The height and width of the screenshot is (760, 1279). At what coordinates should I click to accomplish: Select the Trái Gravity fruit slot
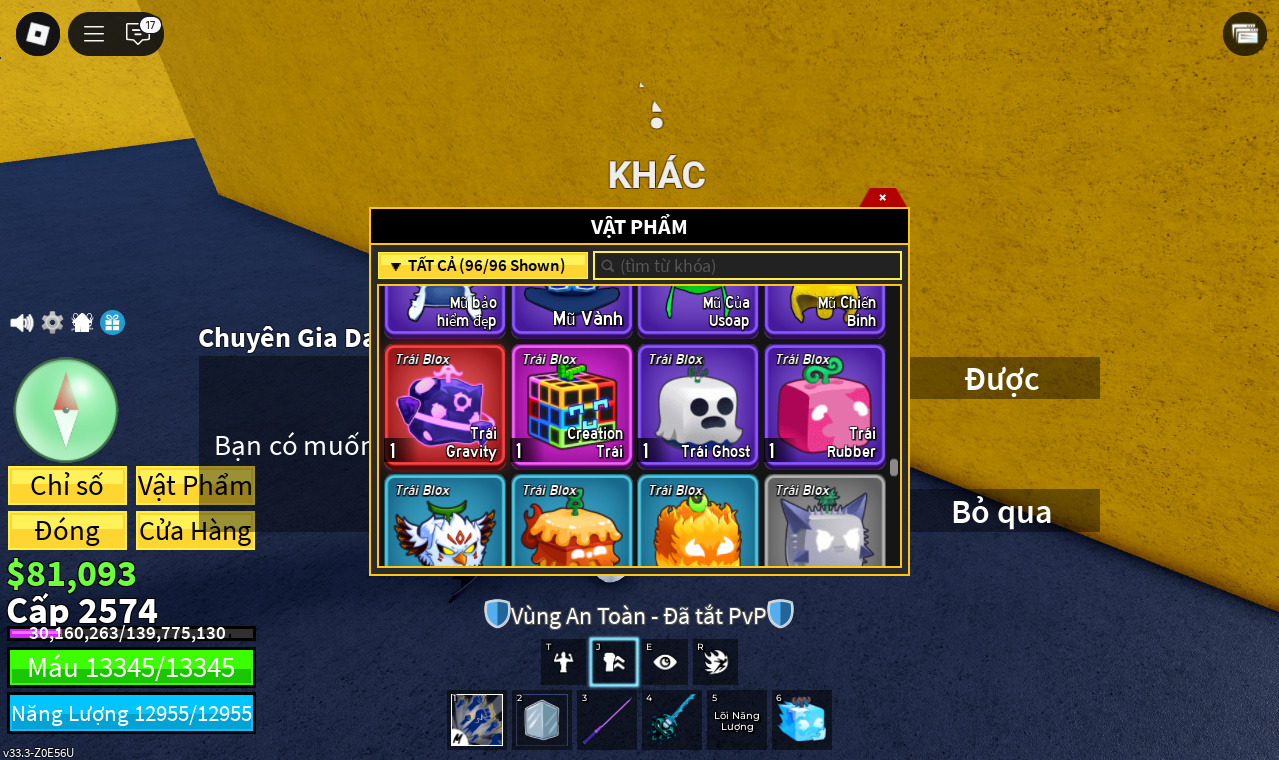pos(445,405)
